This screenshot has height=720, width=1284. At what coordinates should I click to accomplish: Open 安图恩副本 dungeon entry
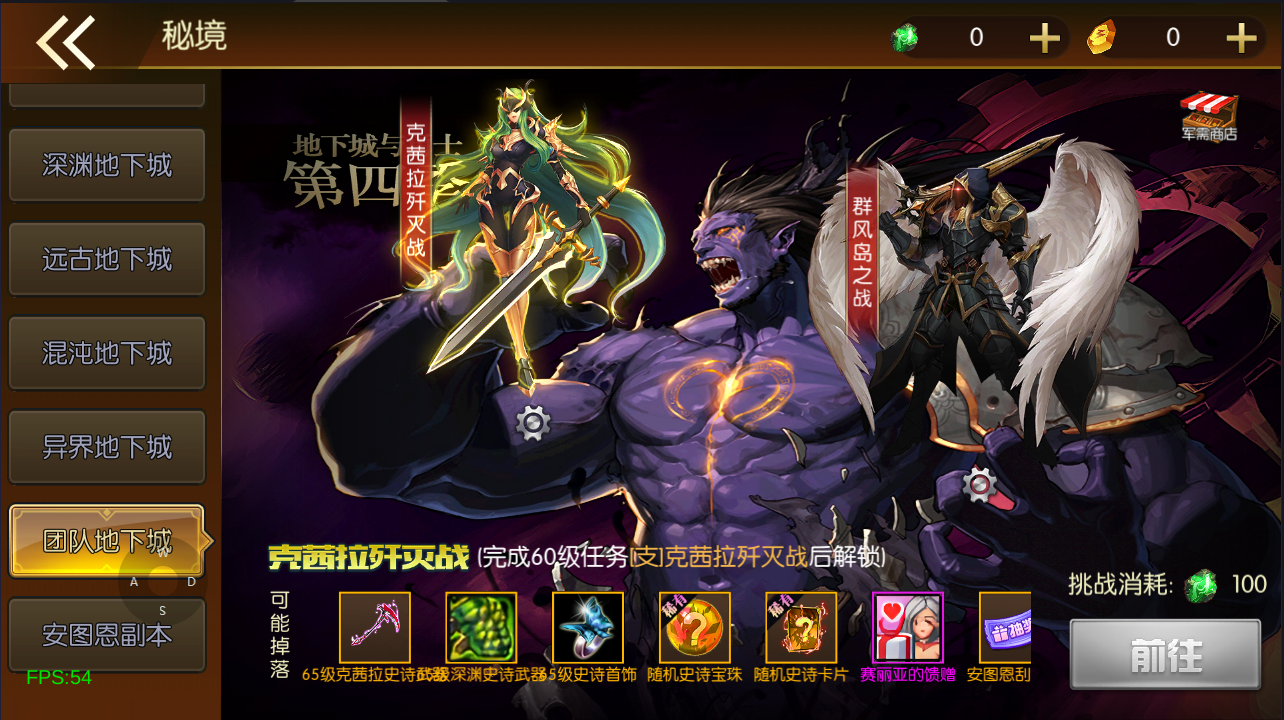[x=106, y=634]
